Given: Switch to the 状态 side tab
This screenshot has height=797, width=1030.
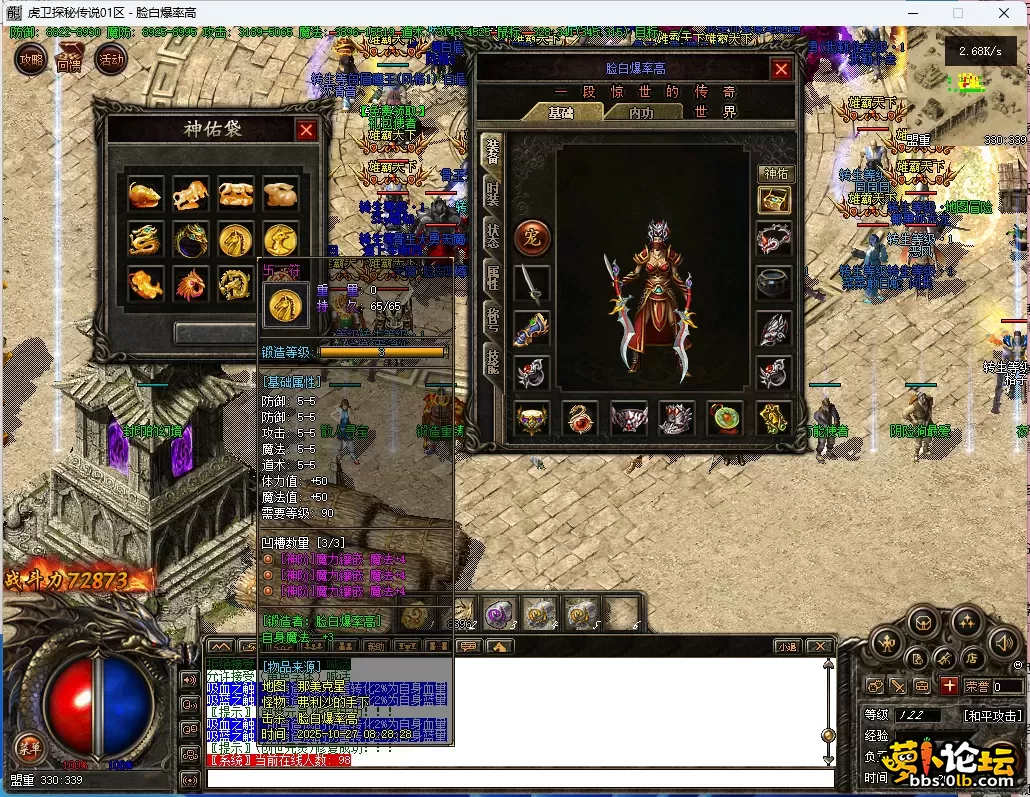Looking at the screenshot, I should click(492, 235).
